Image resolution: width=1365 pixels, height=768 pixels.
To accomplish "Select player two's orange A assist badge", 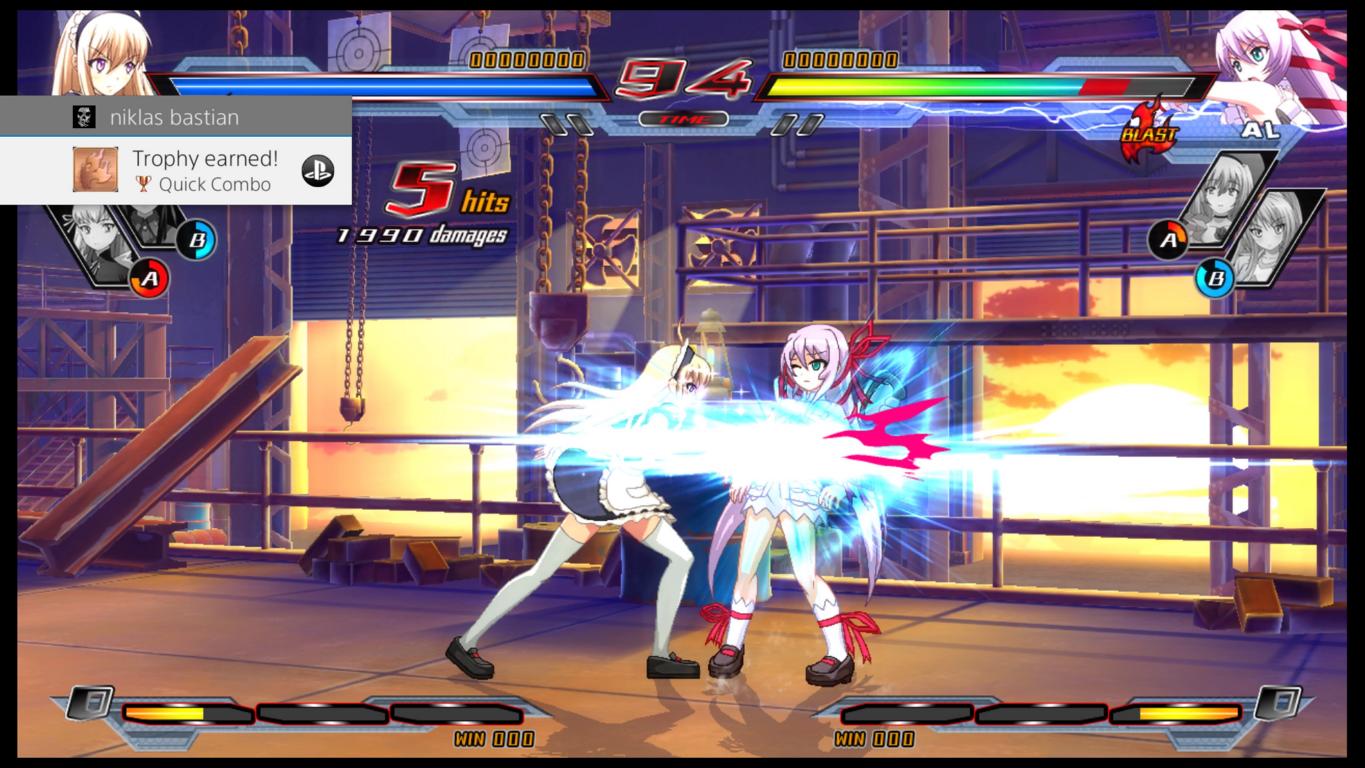I will pos(1168,239).
